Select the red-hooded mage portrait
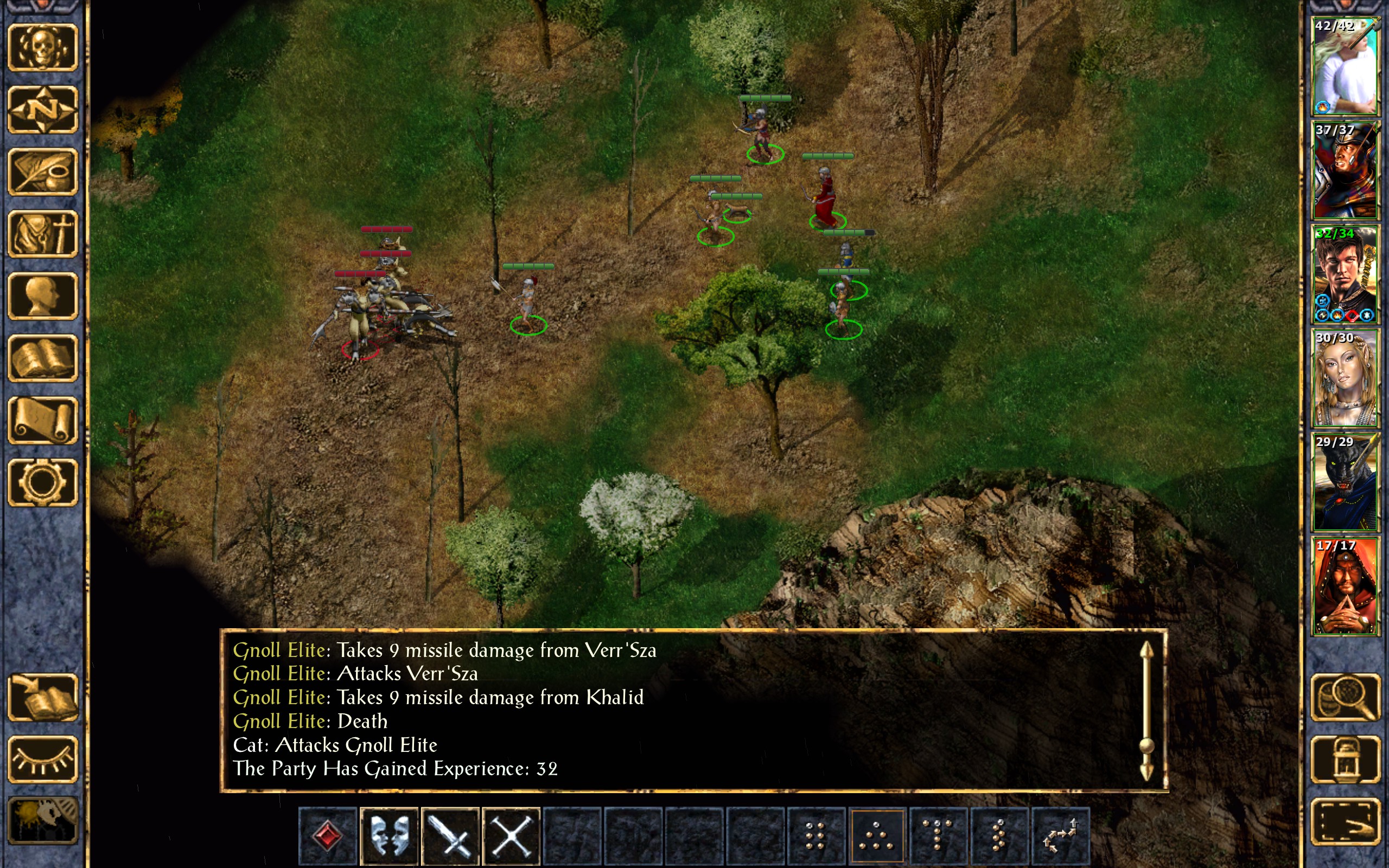The image size is (1389, 868). (x=1345, y=586)
